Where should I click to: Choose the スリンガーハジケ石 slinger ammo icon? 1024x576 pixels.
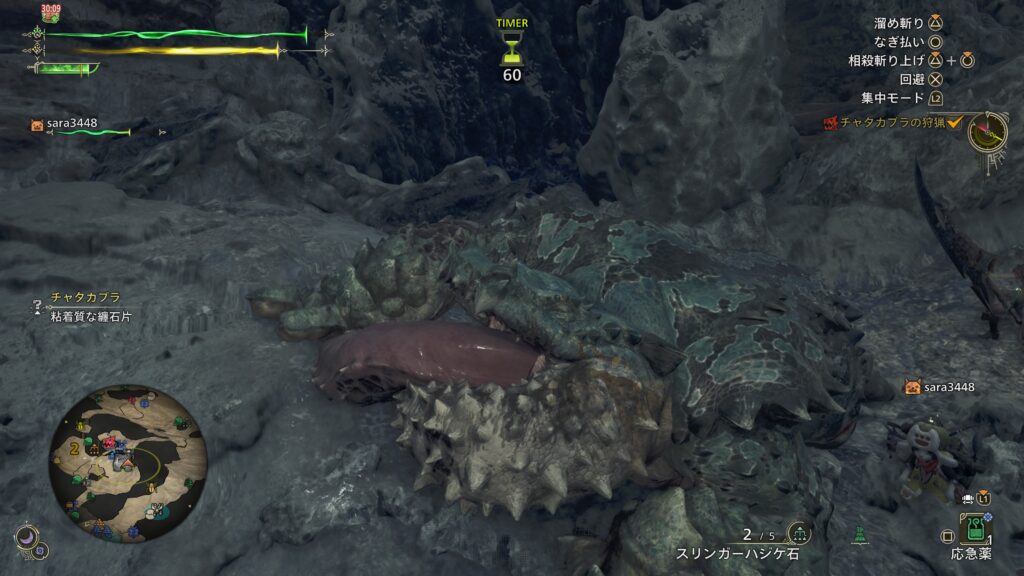pos(799,533)
